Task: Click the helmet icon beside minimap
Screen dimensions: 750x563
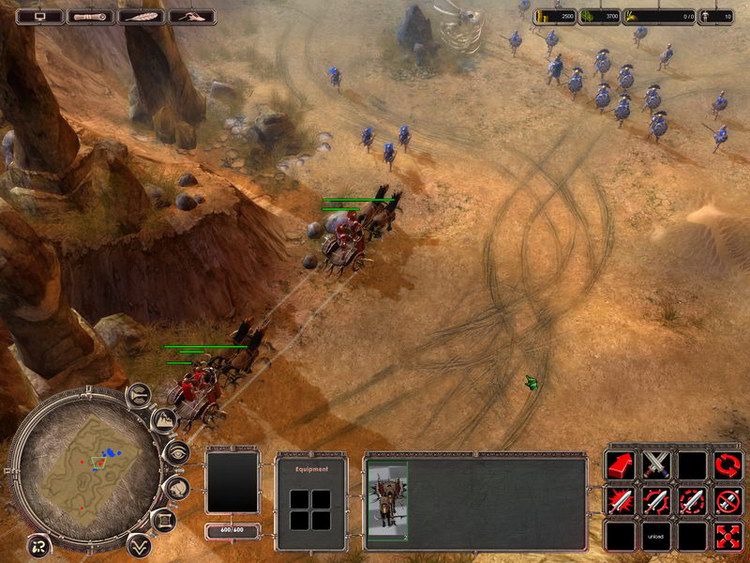Action: click(x=177, y=488)
